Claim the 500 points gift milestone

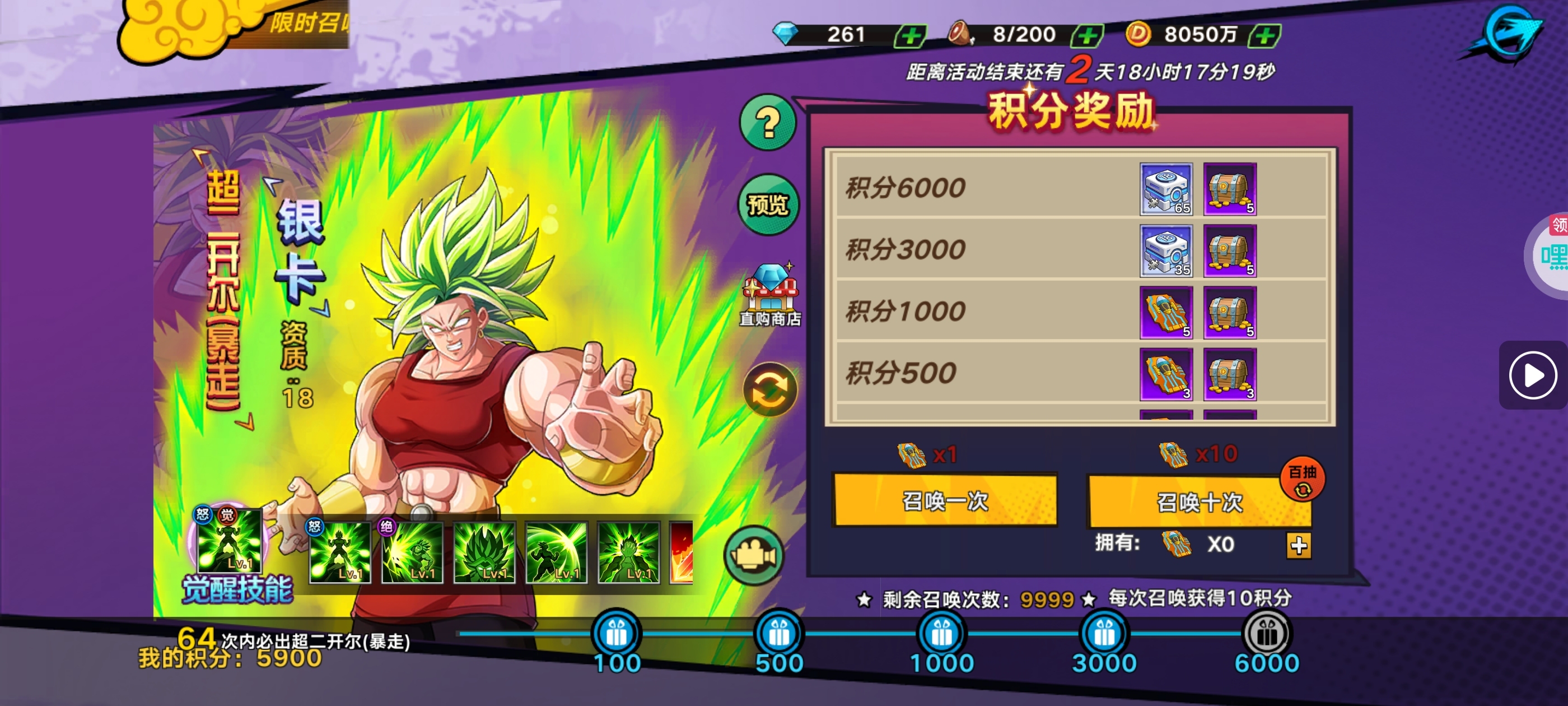(779, 635)
